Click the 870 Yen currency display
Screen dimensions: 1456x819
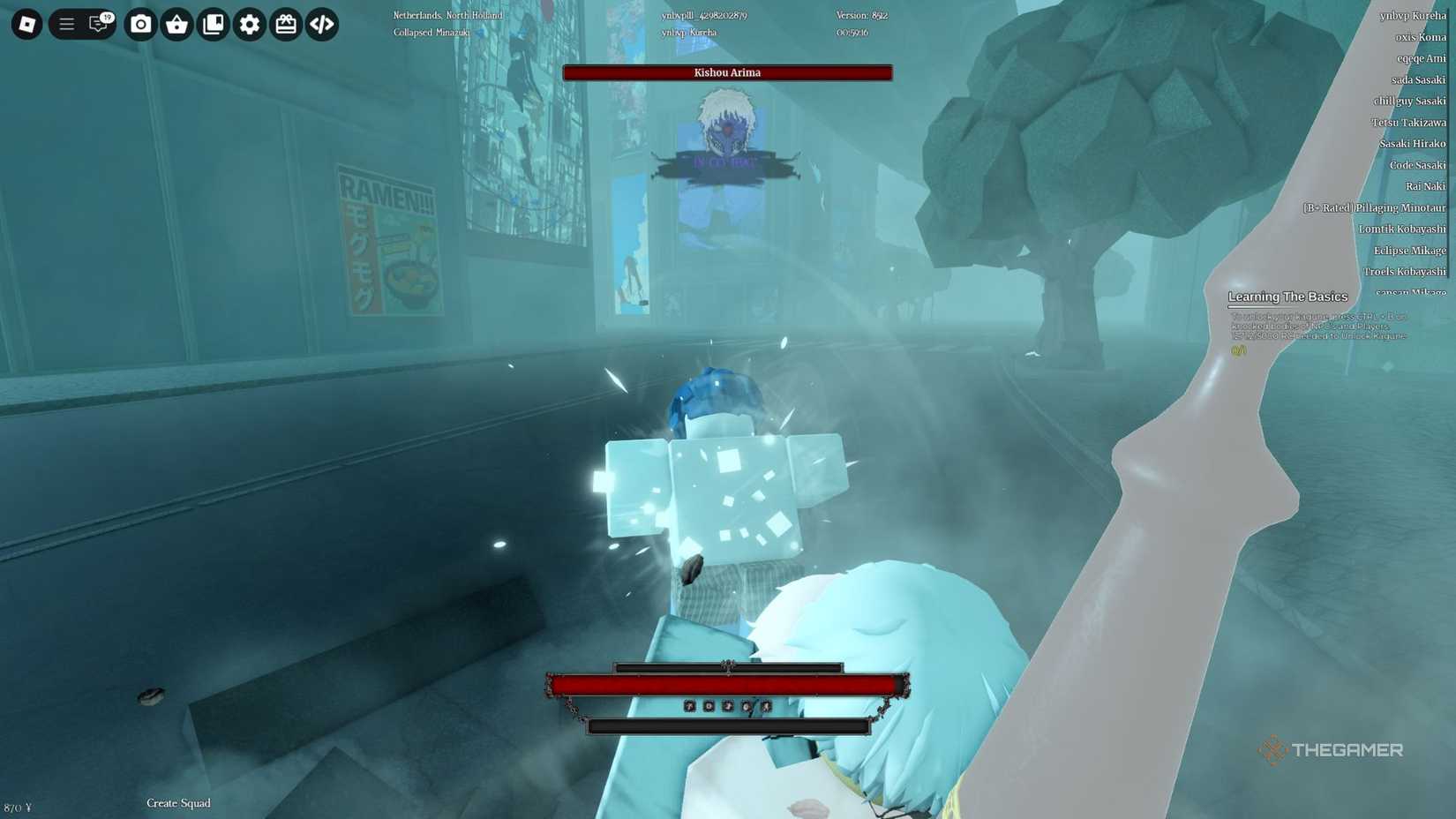(x=19, y=806)
